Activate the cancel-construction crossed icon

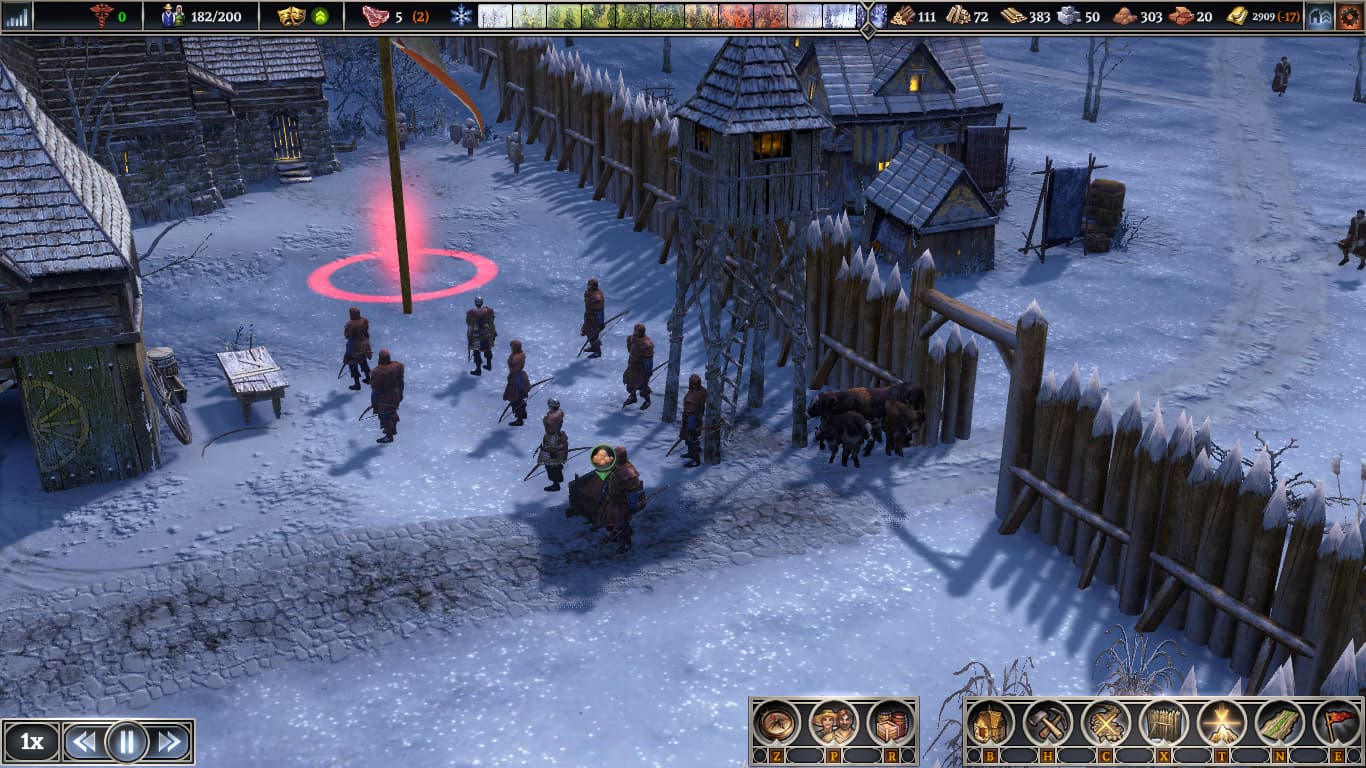pos(1106,722)
